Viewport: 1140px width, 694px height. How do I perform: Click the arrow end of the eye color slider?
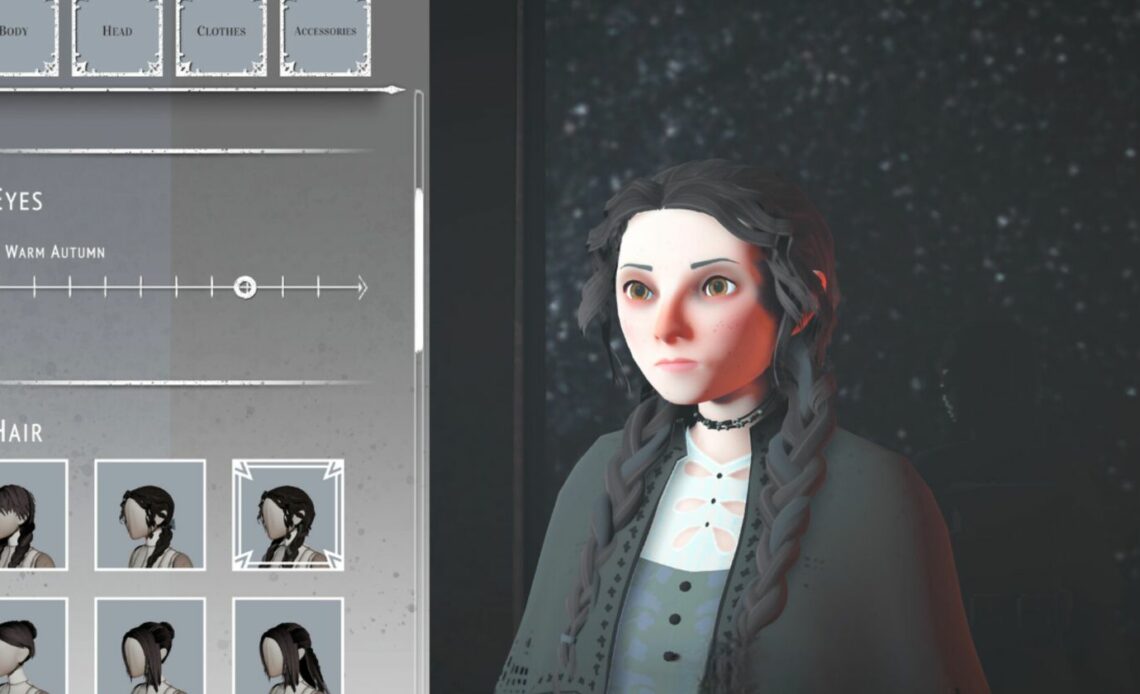coord(361,288)
